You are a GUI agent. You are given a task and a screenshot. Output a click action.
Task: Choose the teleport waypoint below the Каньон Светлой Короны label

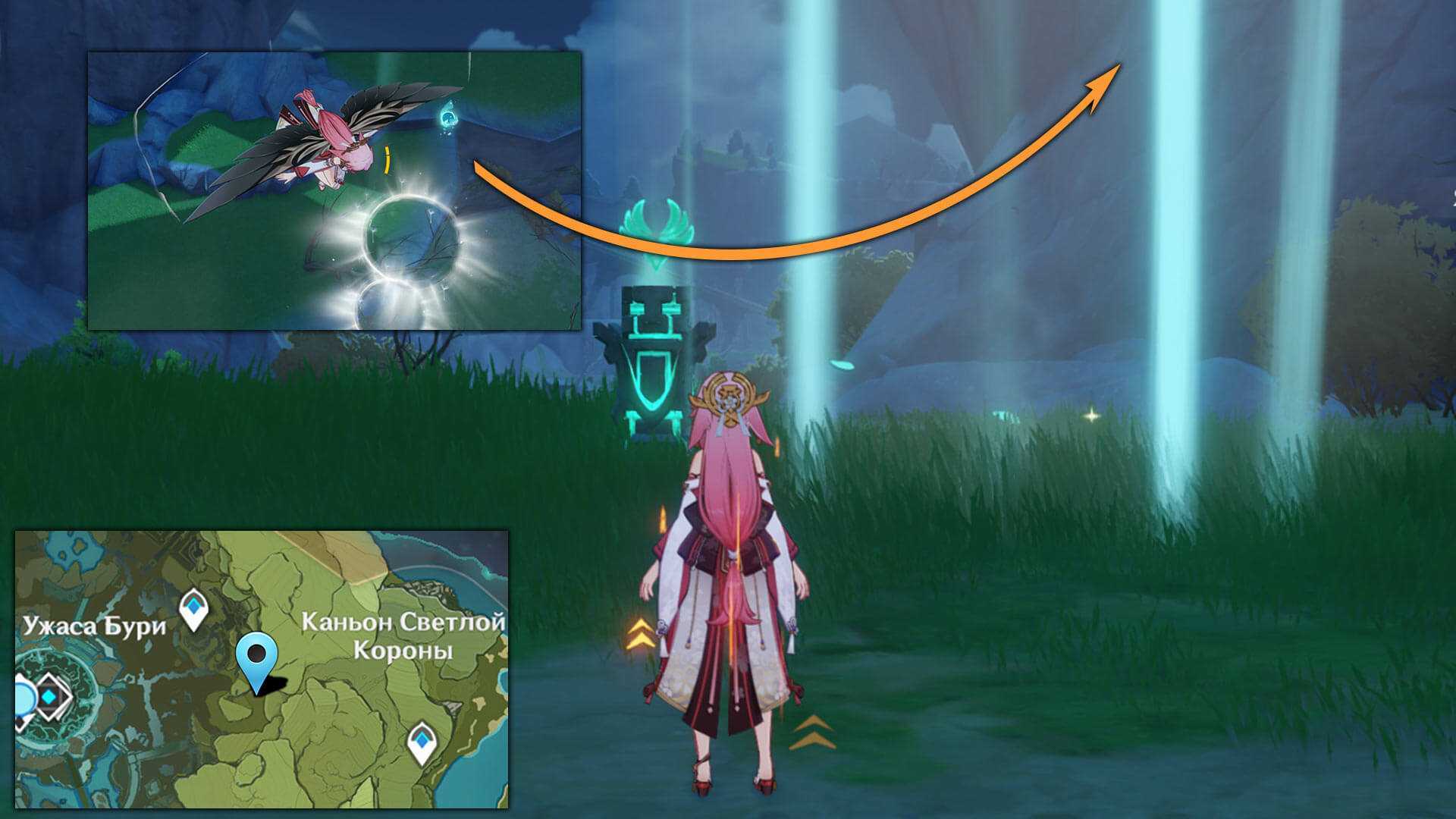421,741
